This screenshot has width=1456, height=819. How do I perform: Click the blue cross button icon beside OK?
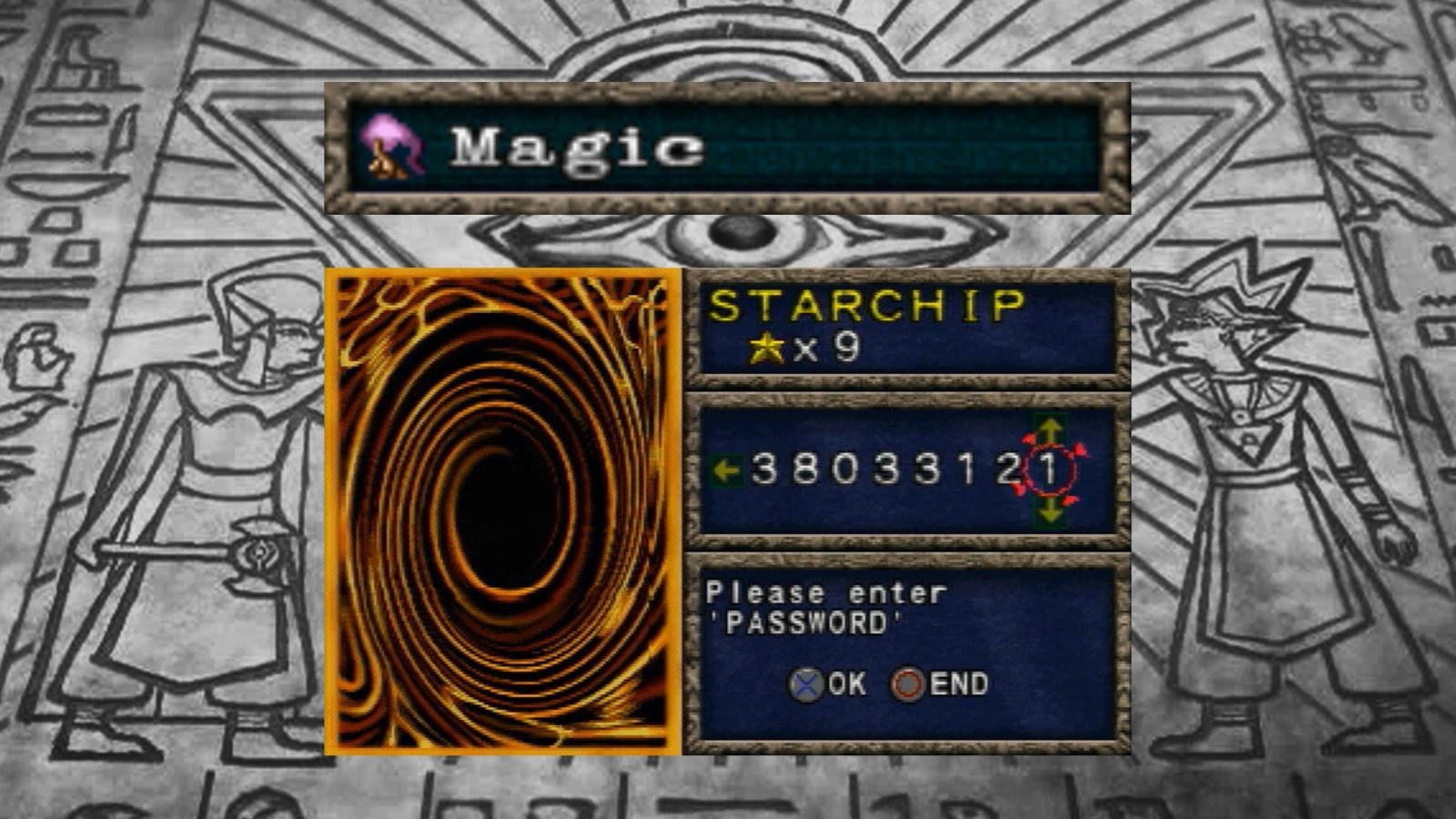804,683
